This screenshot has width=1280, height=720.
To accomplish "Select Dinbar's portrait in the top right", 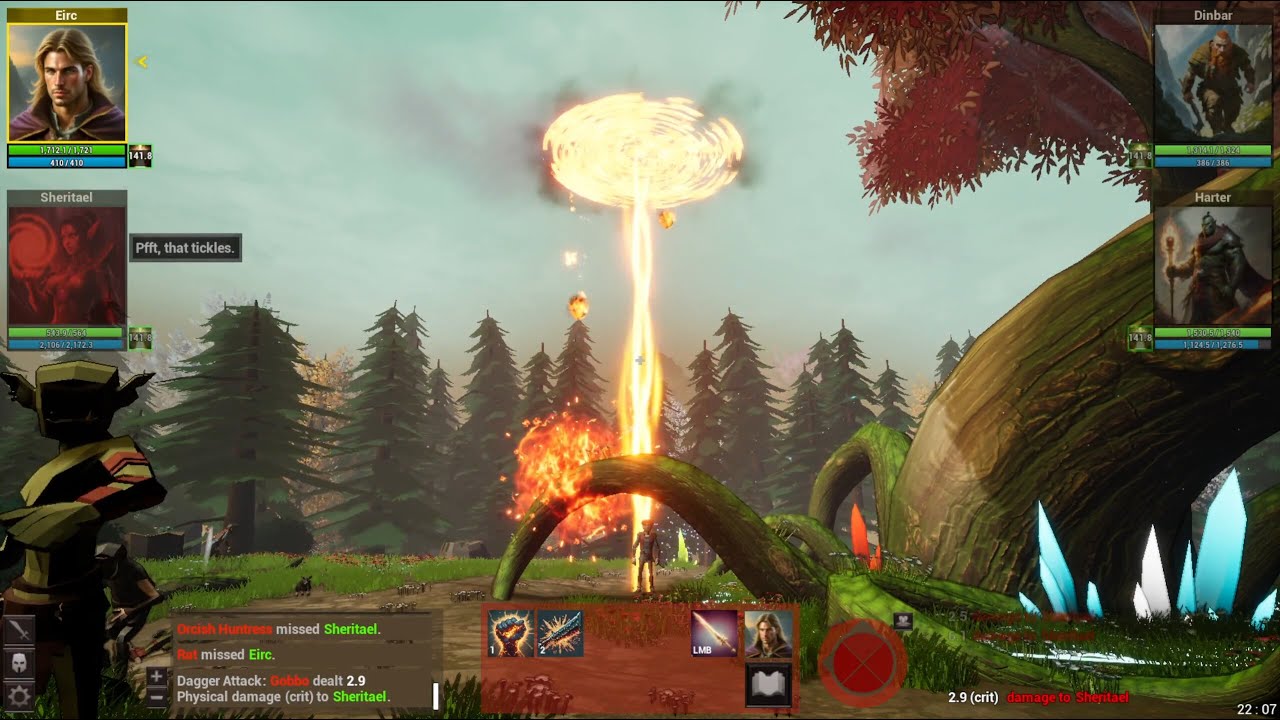I will pos(1212,80).
